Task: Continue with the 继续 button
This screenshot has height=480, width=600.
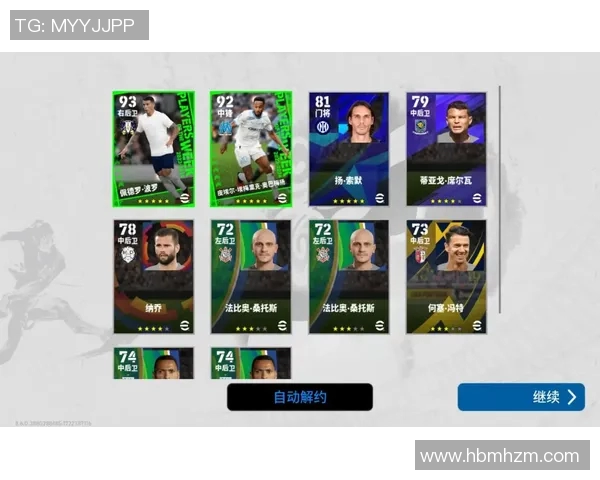Action: (x=521, y=397)
